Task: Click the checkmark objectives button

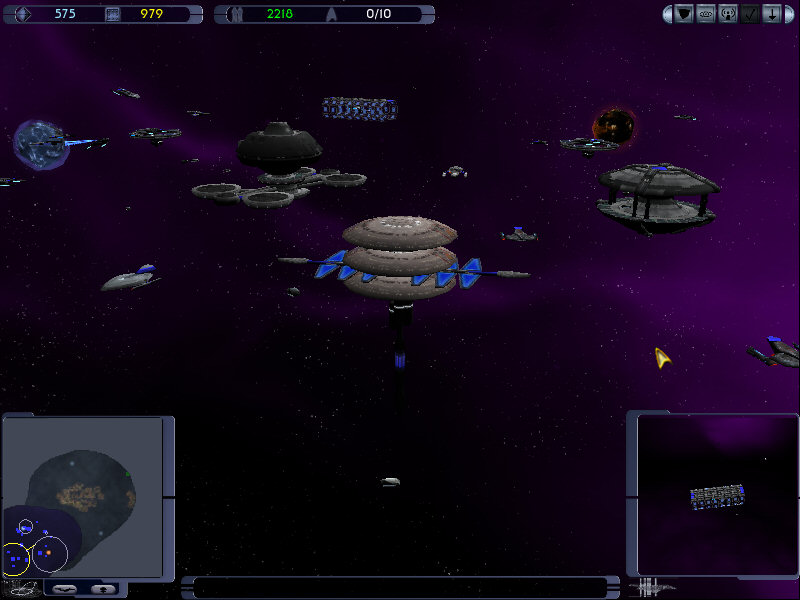Action: pos(750,14)
